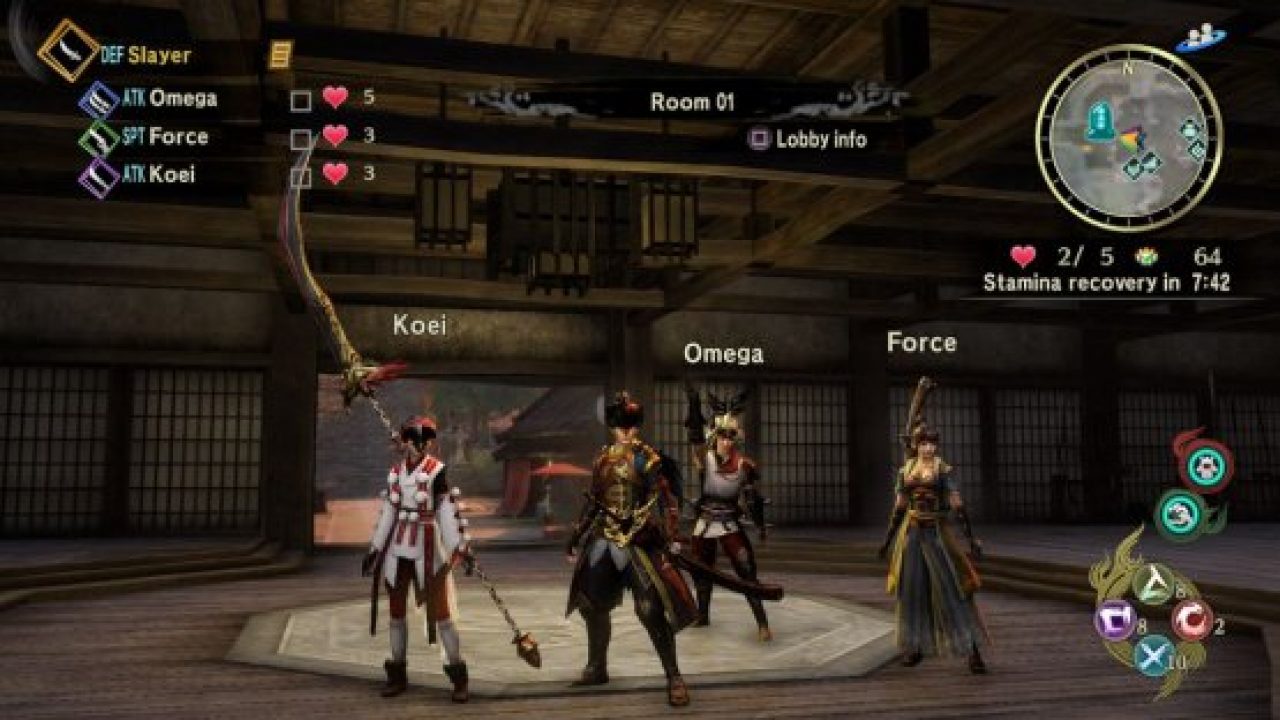Tick the checkbox beside Force
1280x720 pixels.
[x=300, y=140]
